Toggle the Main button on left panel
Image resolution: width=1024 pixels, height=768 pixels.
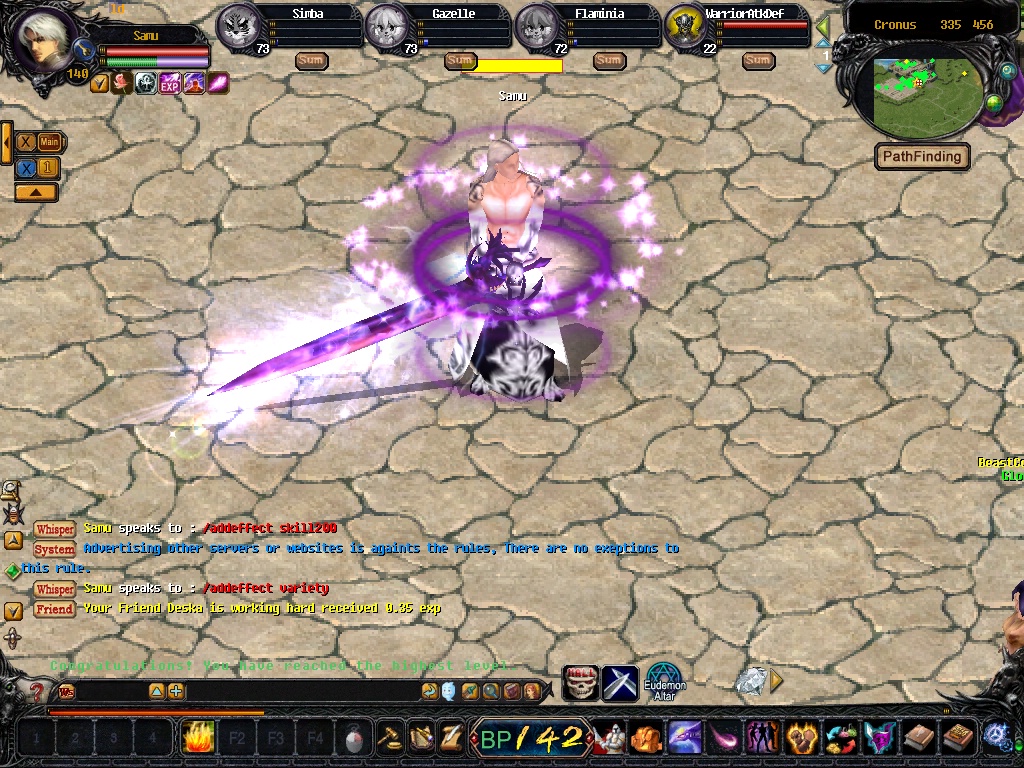48,142
